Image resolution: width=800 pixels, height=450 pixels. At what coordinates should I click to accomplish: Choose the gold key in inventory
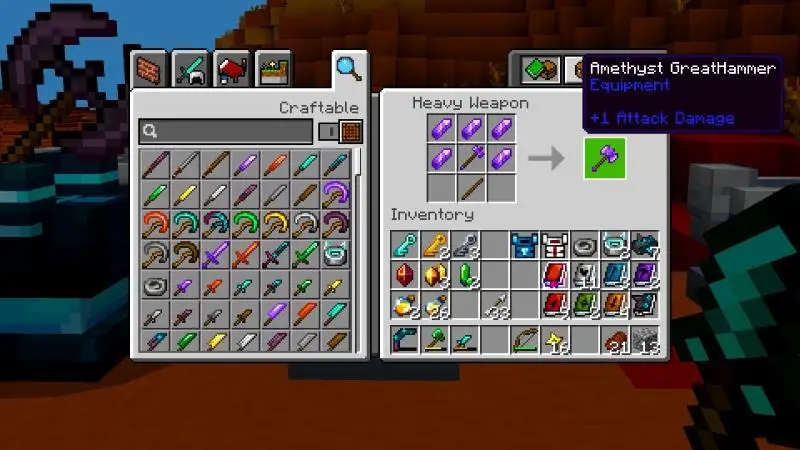[x=434, y=245]
